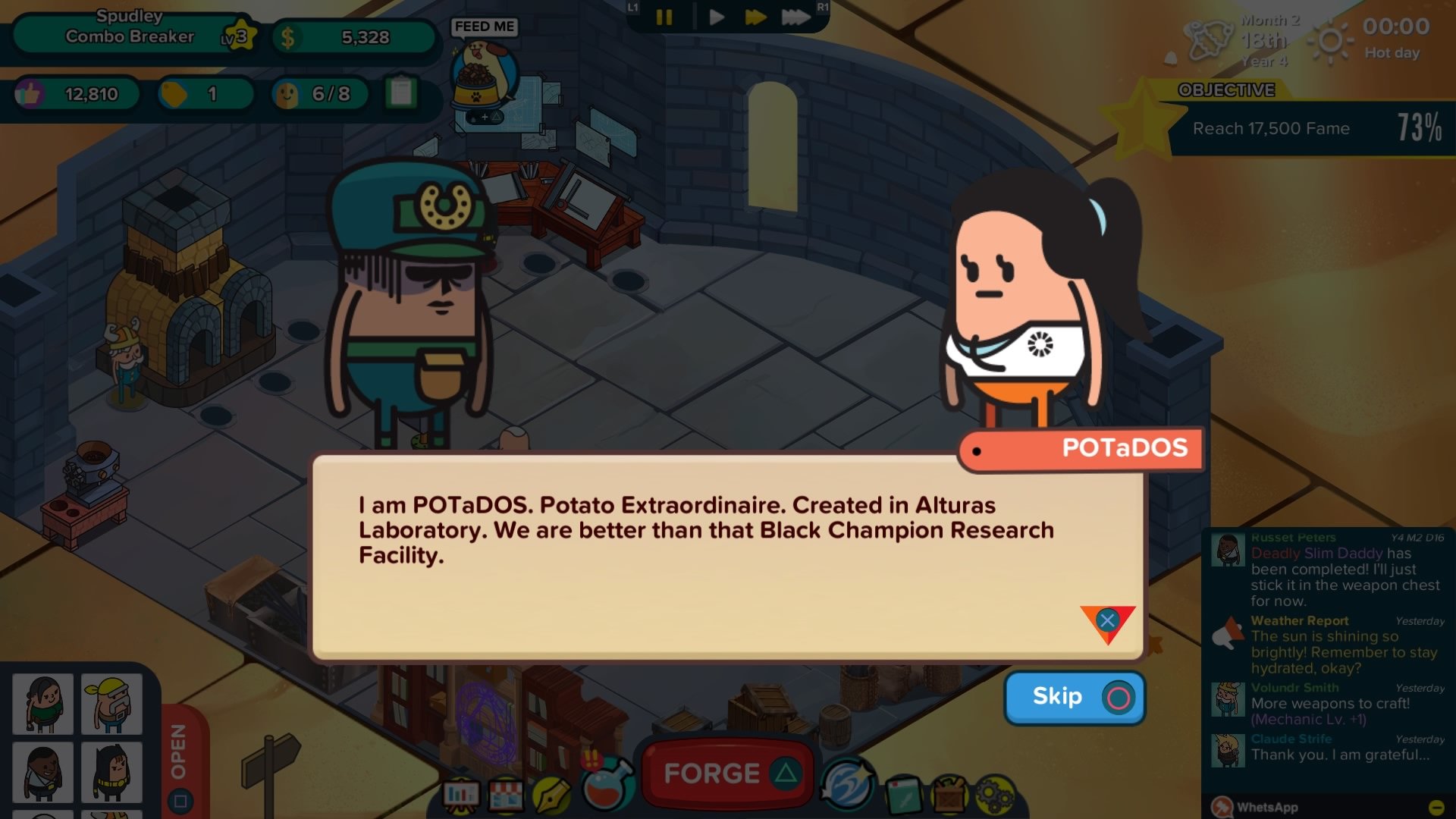Pause the game speed

point(665,17)
